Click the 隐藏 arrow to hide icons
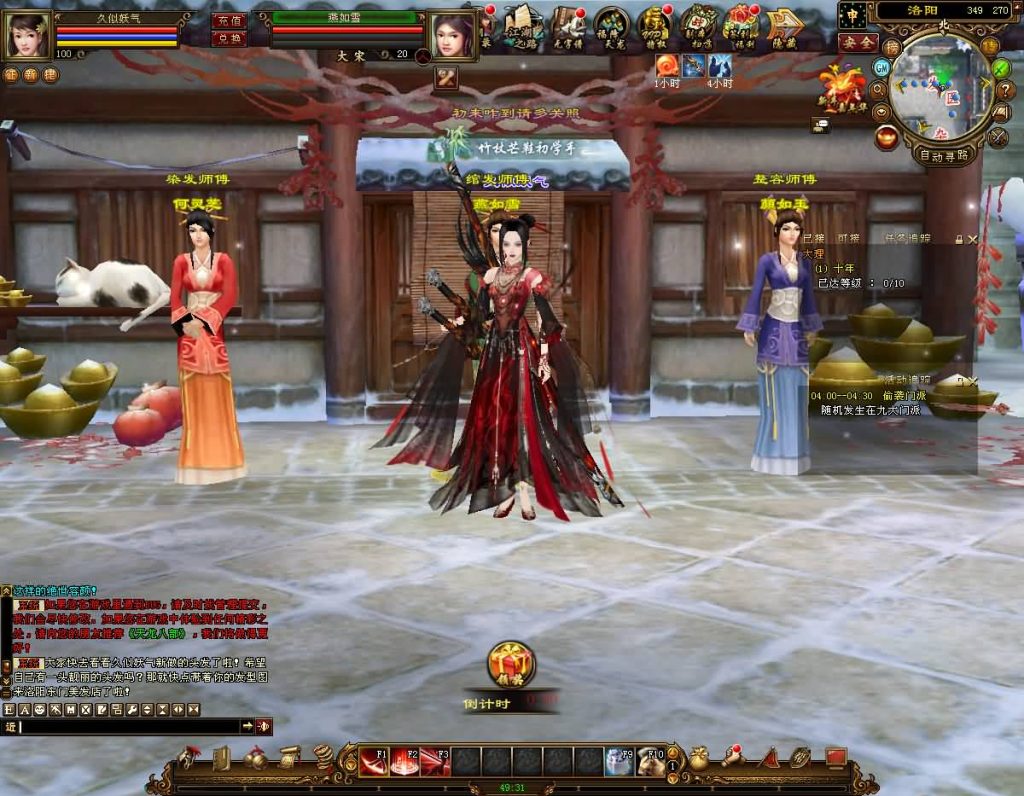 point(785,25)
